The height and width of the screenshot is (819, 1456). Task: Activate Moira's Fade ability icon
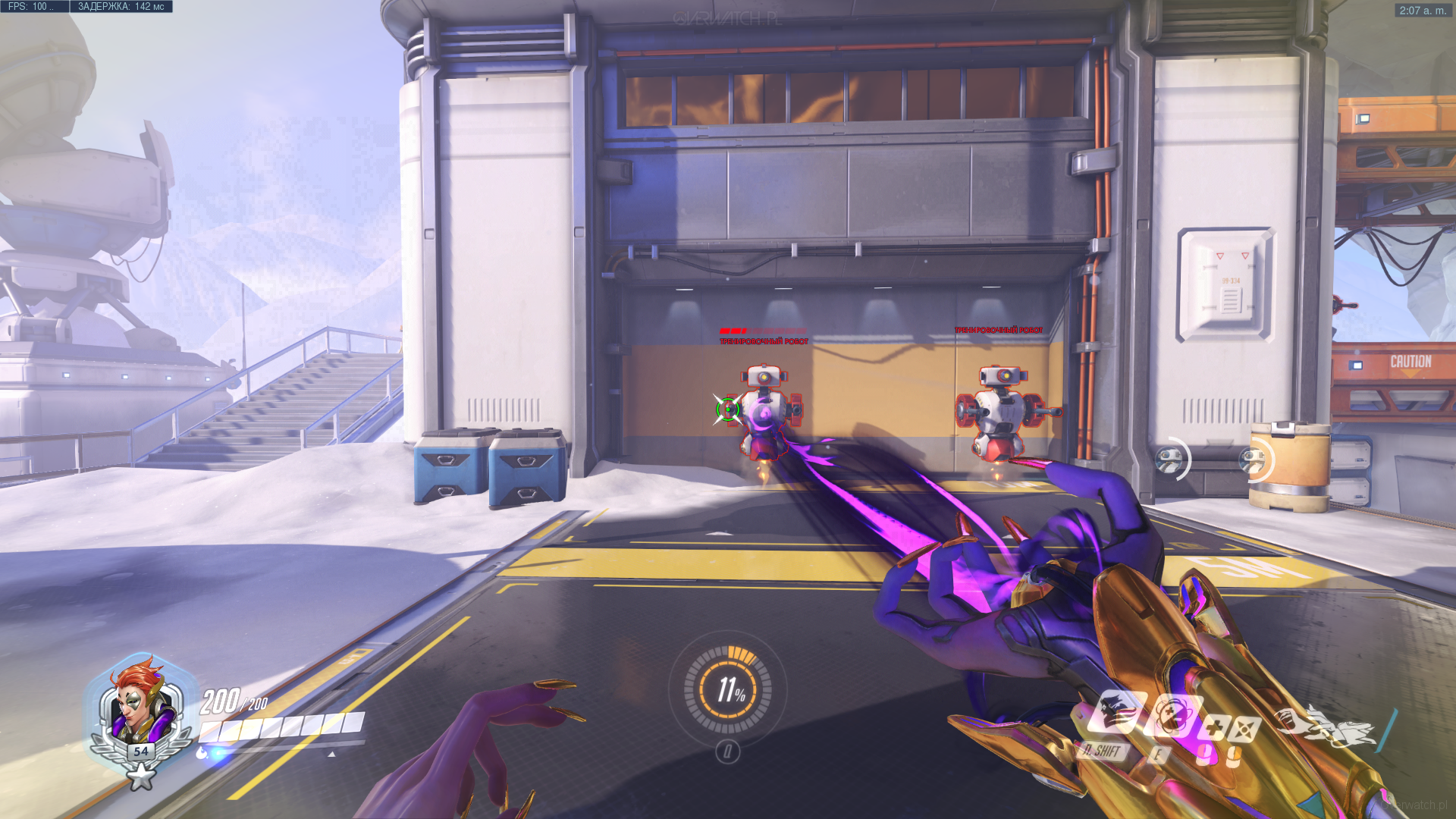point(1113,712)
